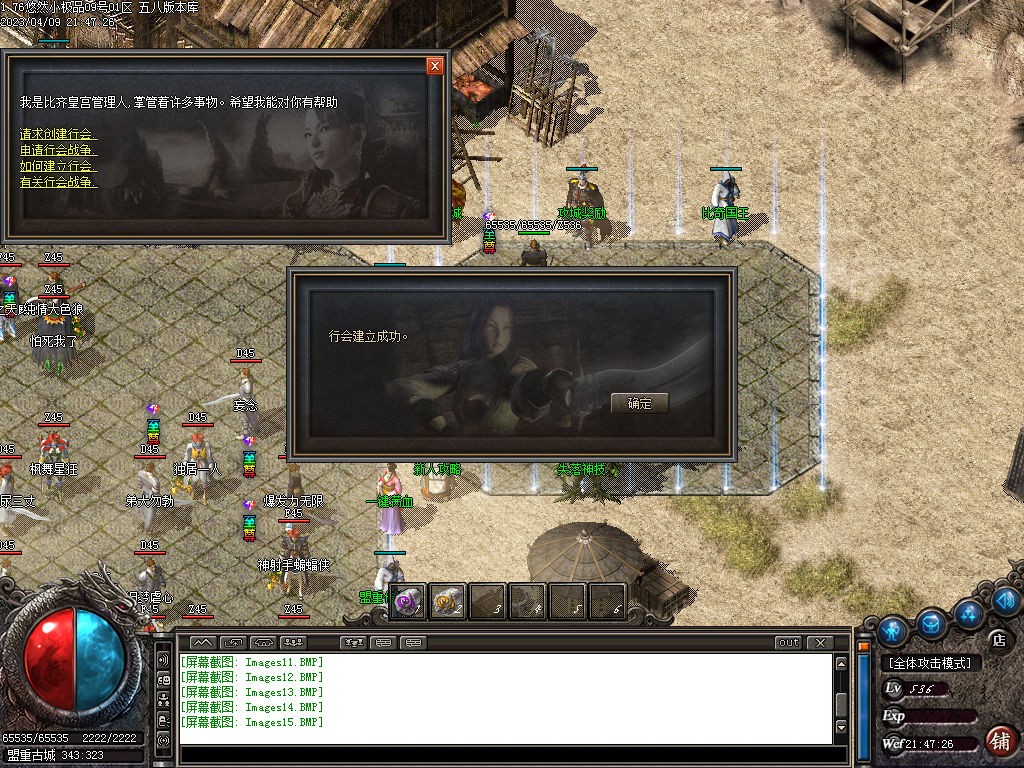Close the palace manager dialogue window
The image size is (1024, 768).
pos(434,66)
